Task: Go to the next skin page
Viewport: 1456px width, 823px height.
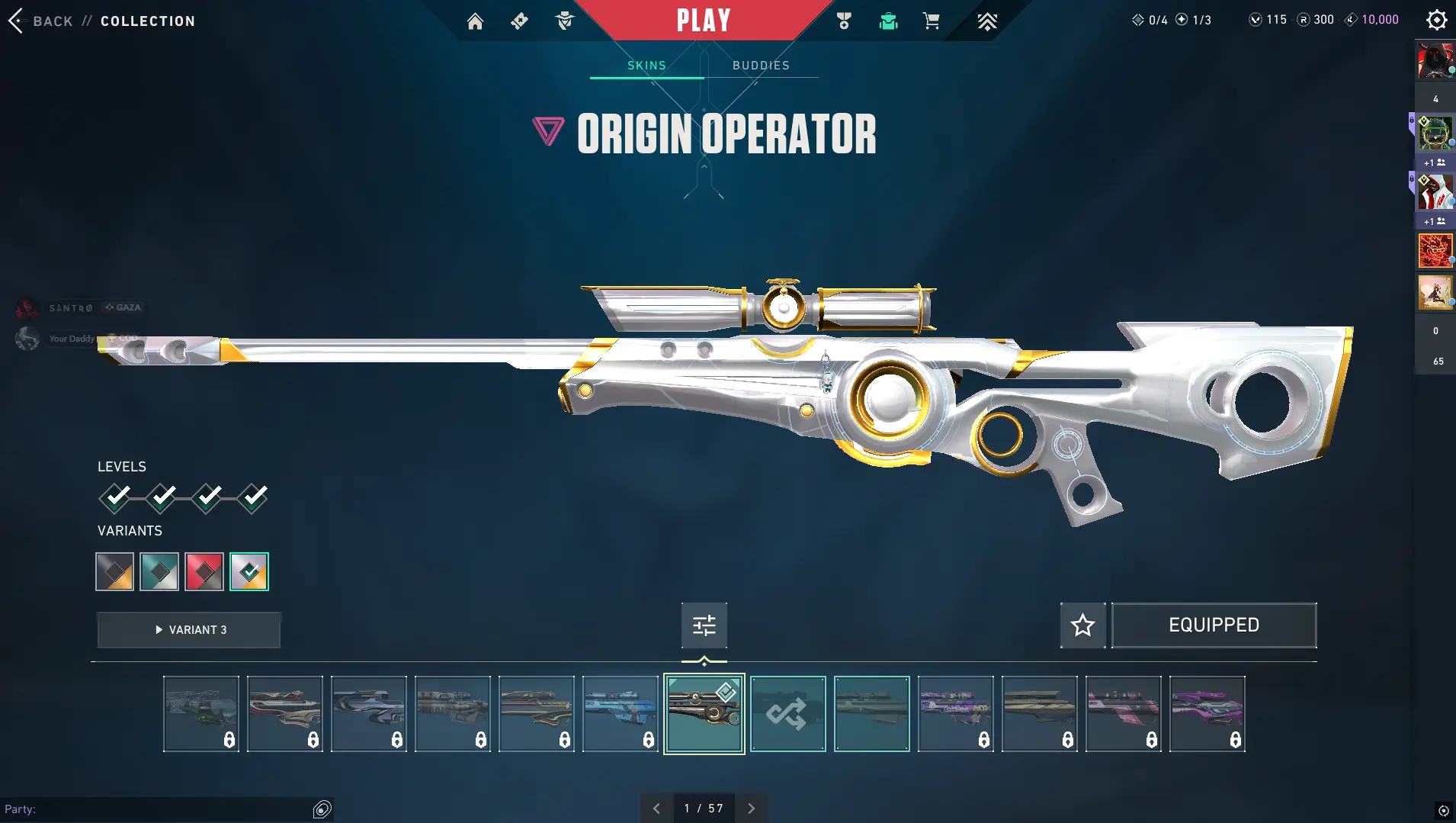Action: pyautogui.click(x=751, y=809)
